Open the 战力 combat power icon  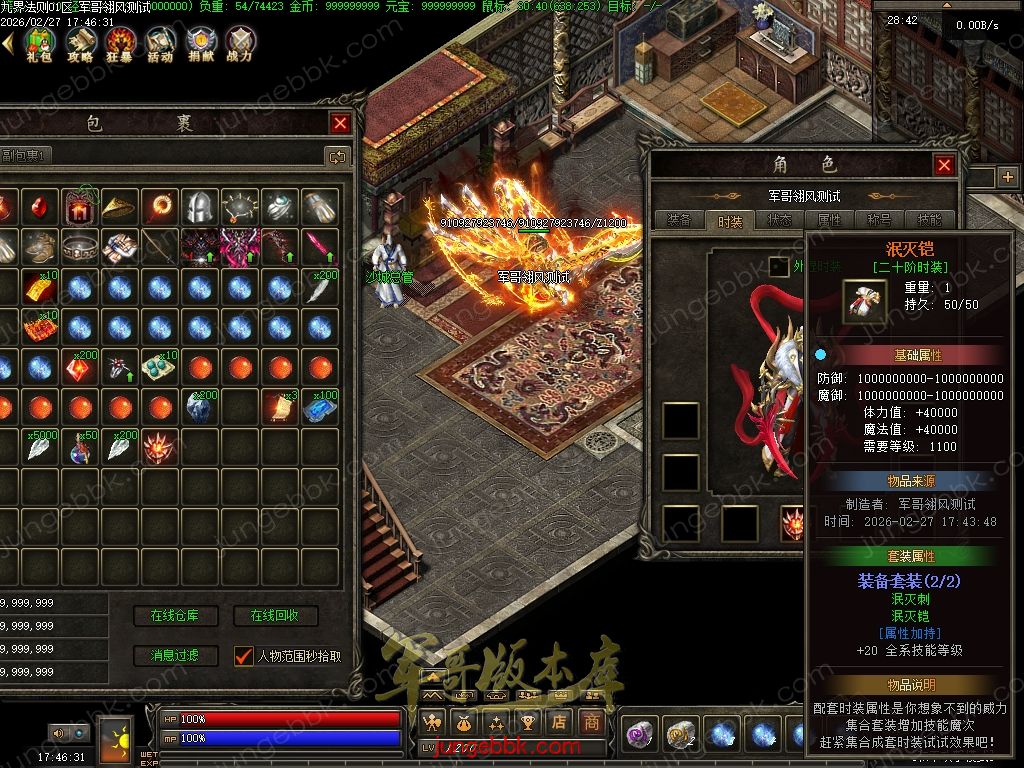click(x=240, y=44)
